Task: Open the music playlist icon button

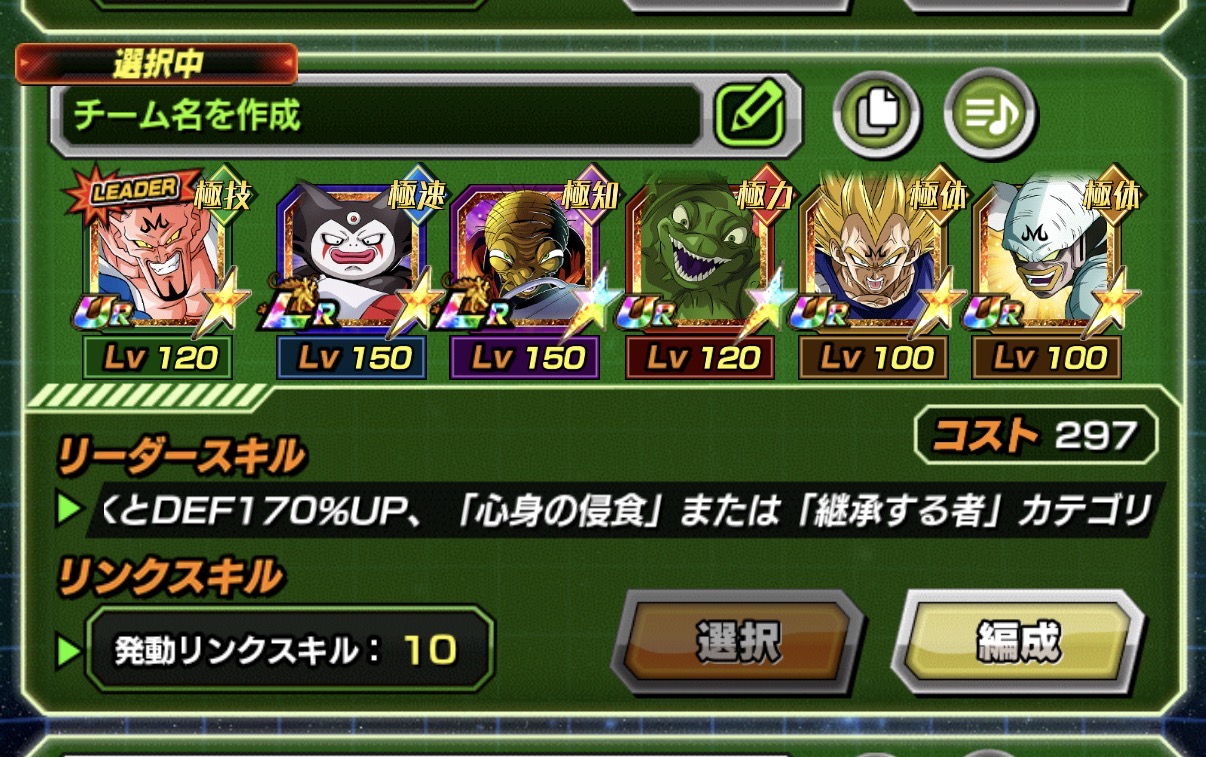Action: click(x=990, y=114)
